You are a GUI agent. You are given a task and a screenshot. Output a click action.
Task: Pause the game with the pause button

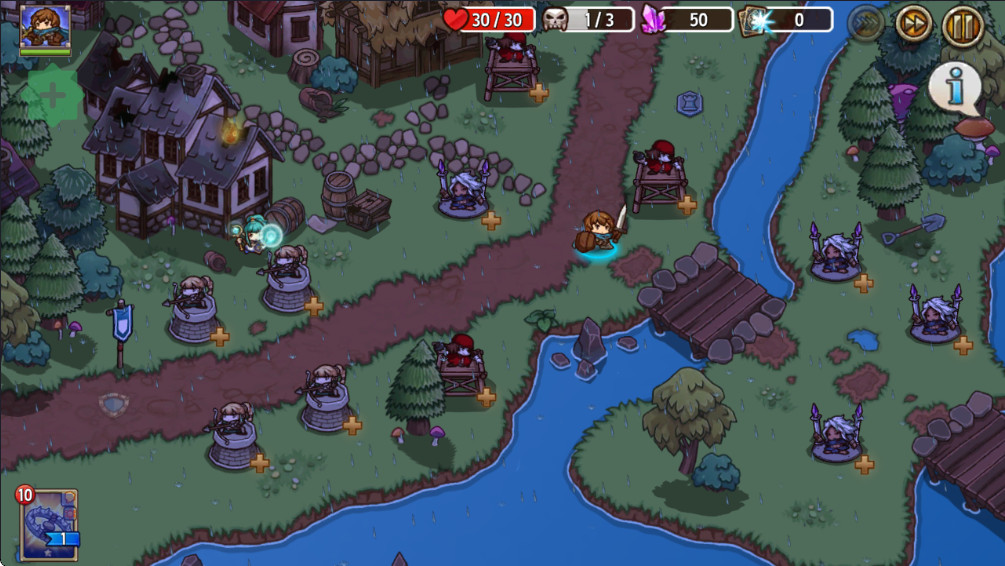point(962,25)
